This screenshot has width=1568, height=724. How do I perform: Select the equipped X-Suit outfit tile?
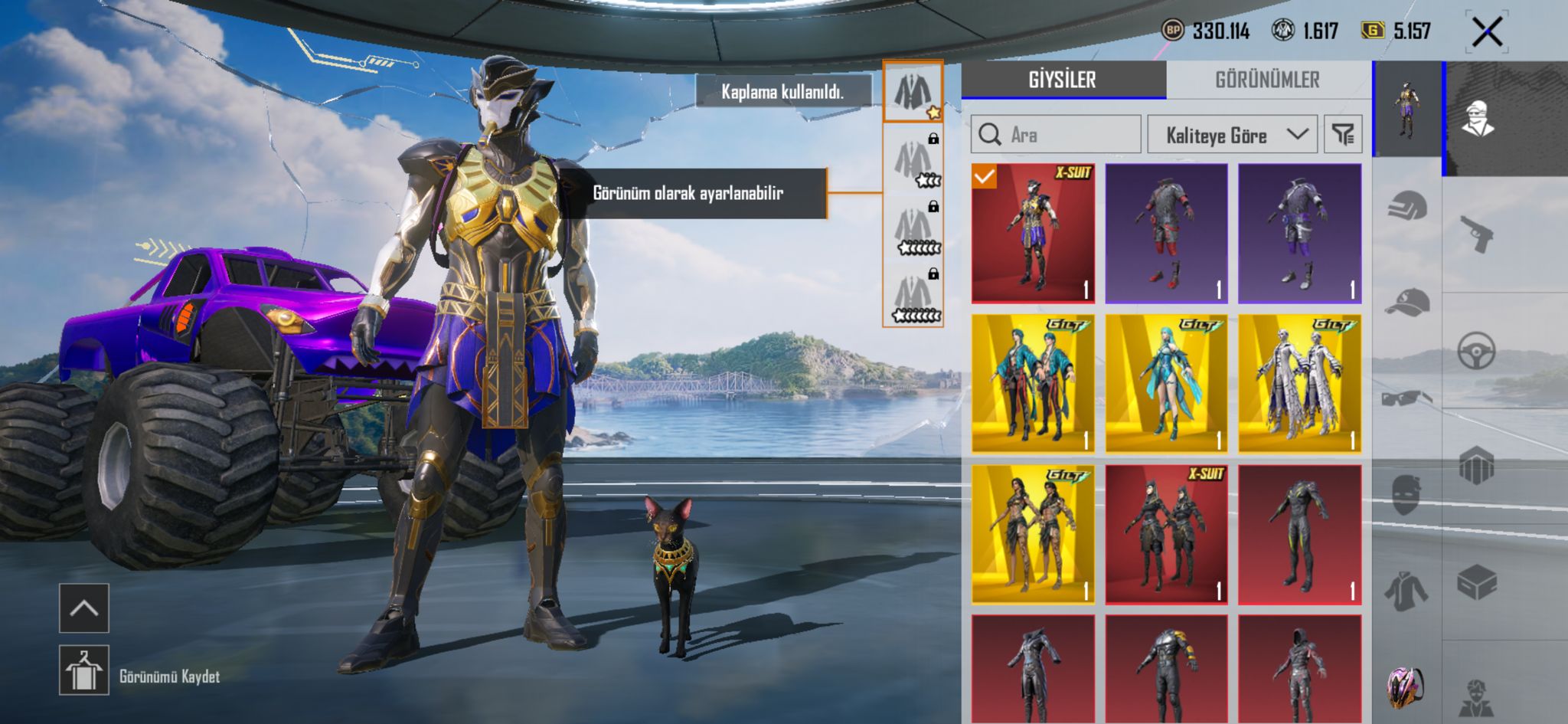(1033, 233)
